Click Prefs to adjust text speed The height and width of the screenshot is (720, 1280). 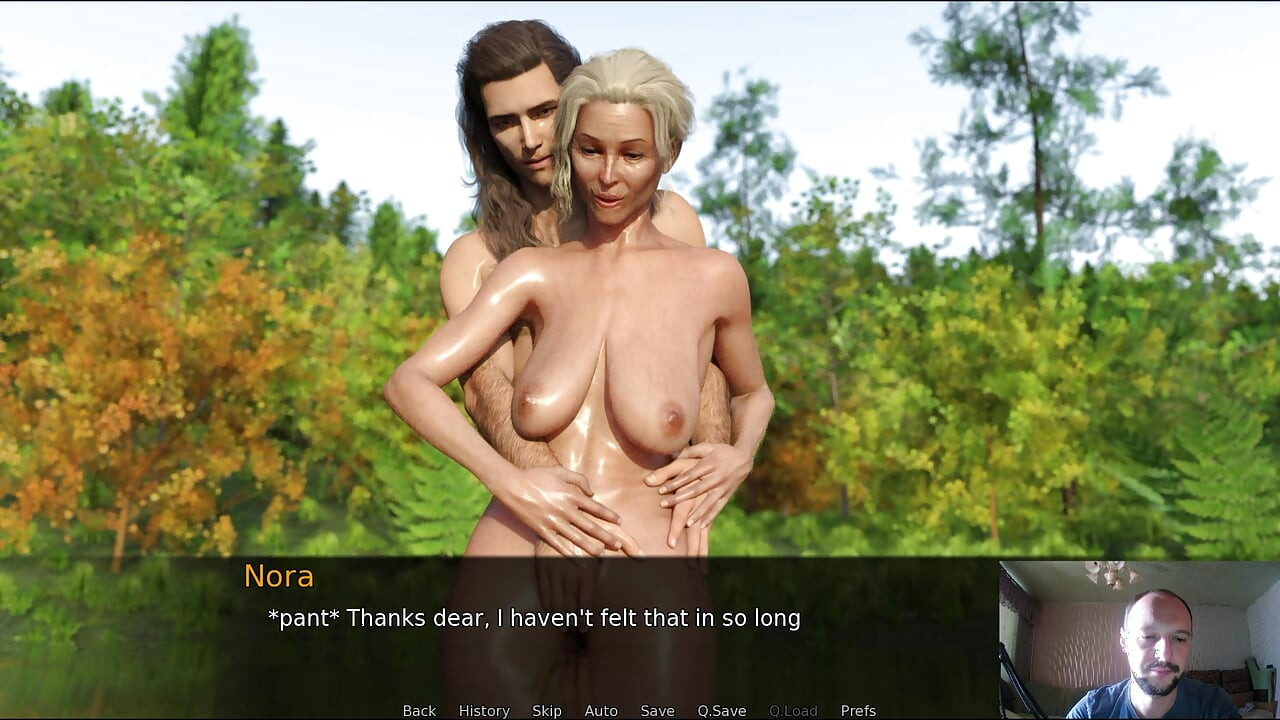(x=859, y=710)
